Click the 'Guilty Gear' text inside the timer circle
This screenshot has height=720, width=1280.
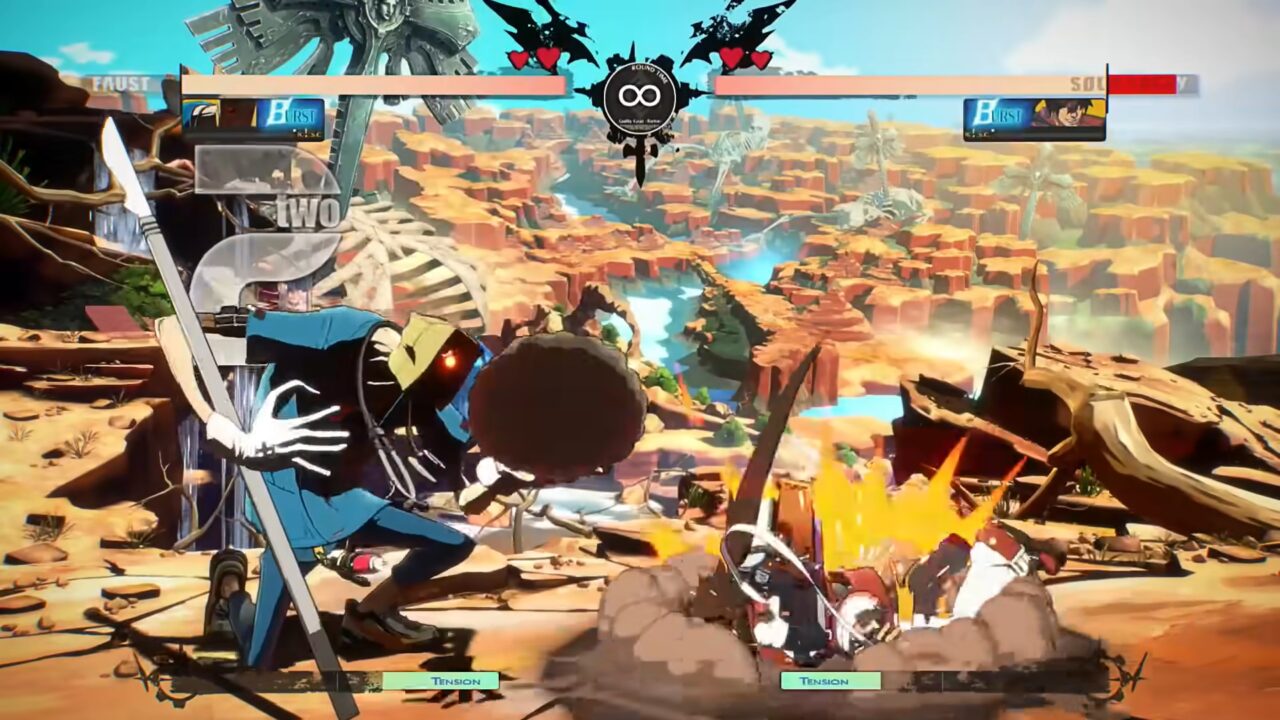tap(640, 118)
